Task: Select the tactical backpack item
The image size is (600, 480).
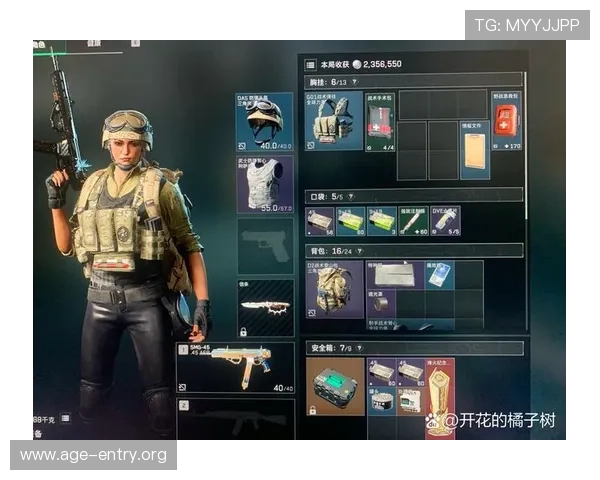Action: tap(334, 289)
